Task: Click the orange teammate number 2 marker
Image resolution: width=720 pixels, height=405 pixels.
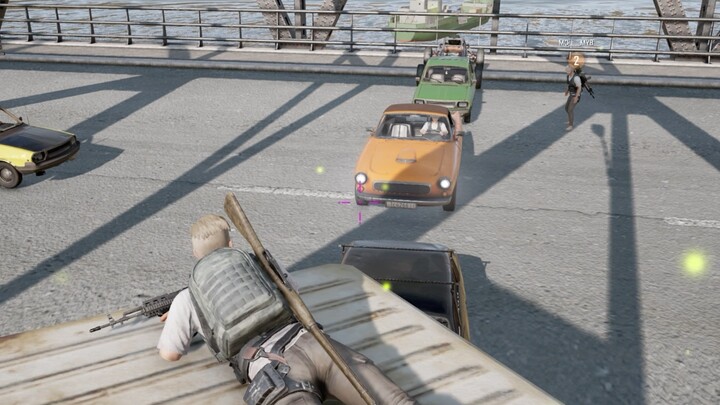Action: 576,60
